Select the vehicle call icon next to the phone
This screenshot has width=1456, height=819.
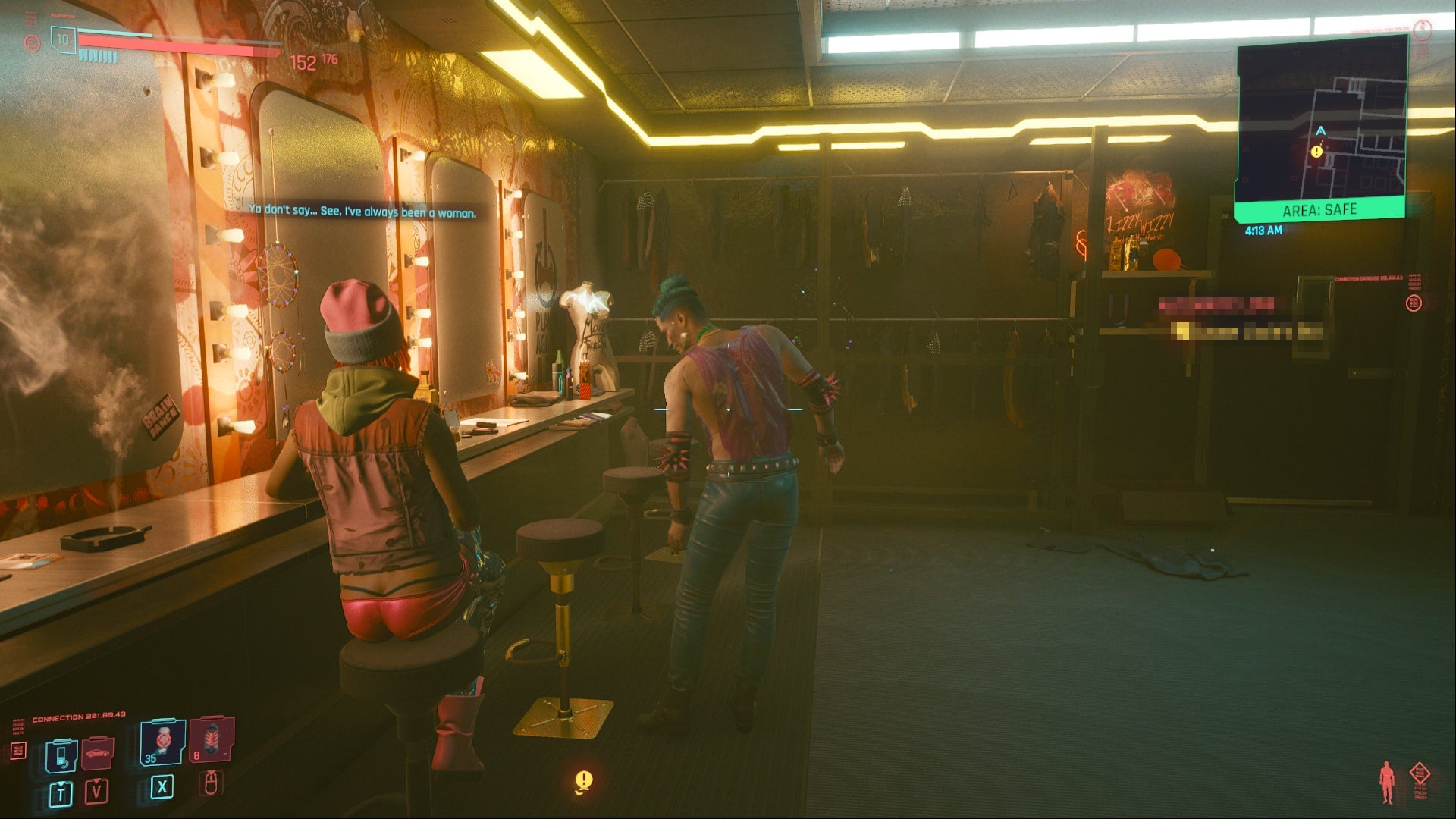coord(97,753)
